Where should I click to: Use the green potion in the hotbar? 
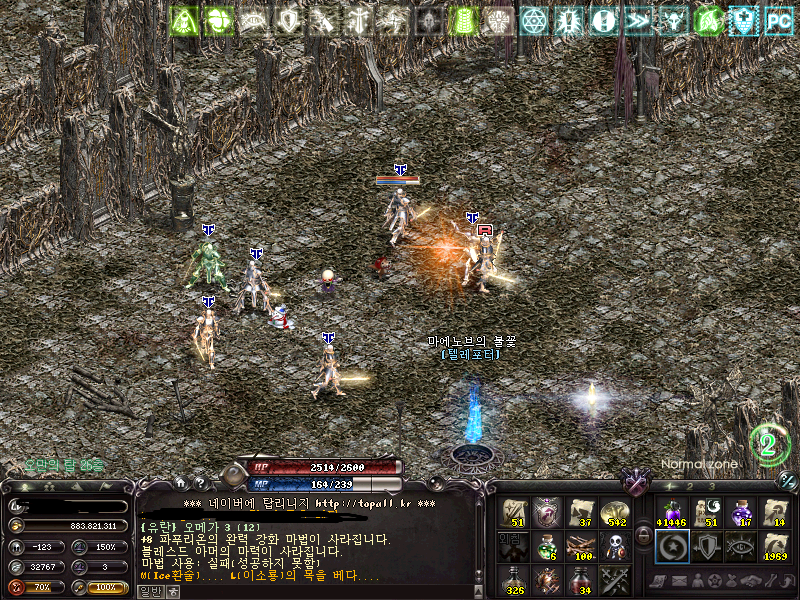coord(546,546)
